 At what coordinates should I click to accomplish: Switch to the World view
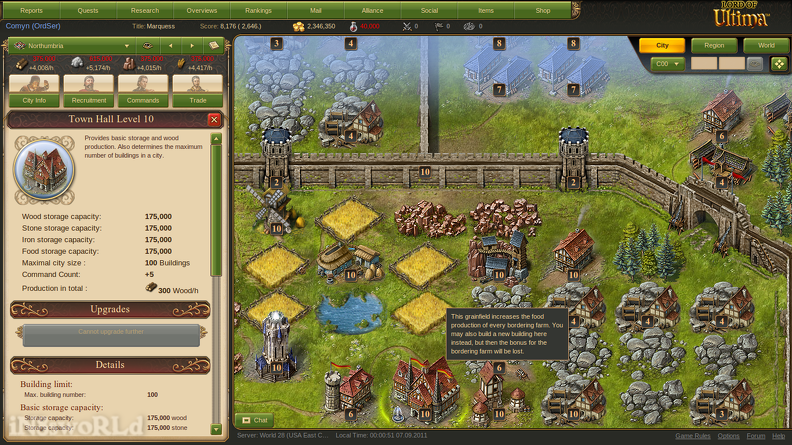click(766, 46)
